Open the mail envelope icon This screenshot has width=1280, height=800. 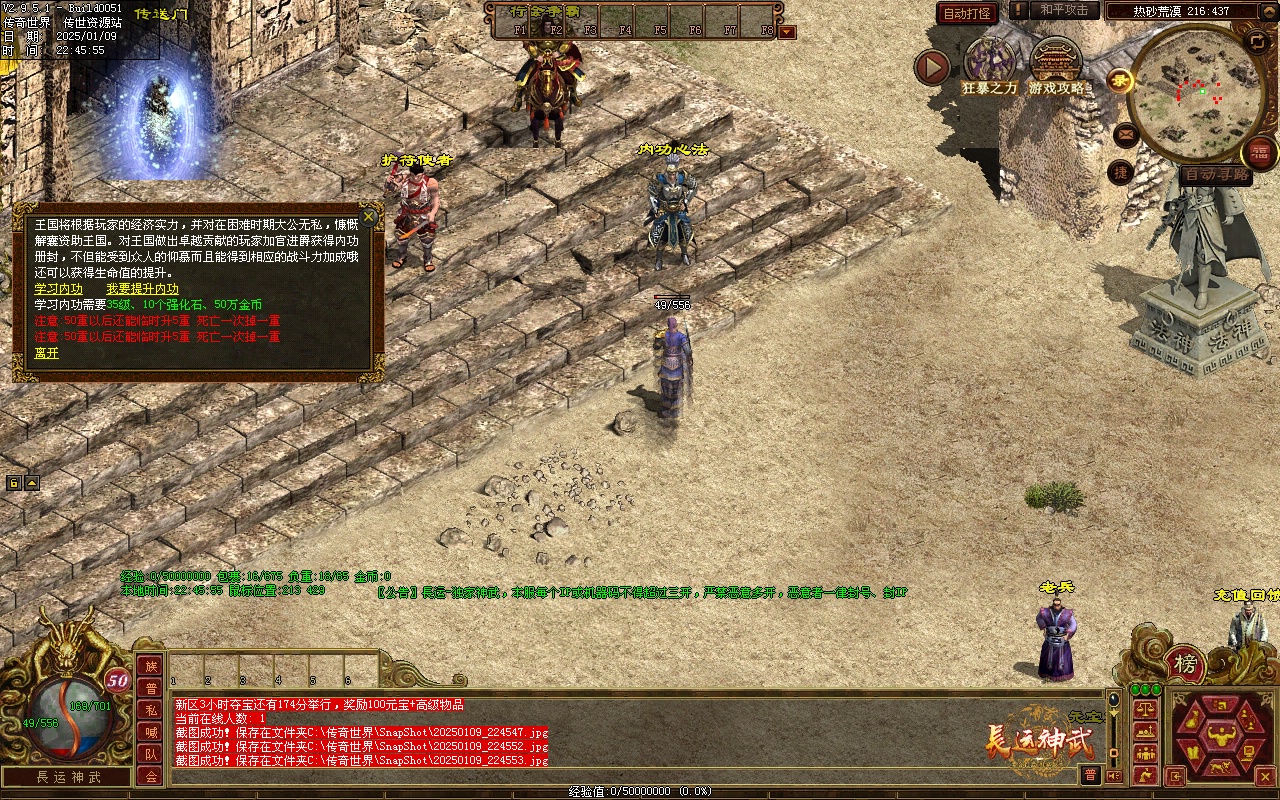click(1125, 133)
